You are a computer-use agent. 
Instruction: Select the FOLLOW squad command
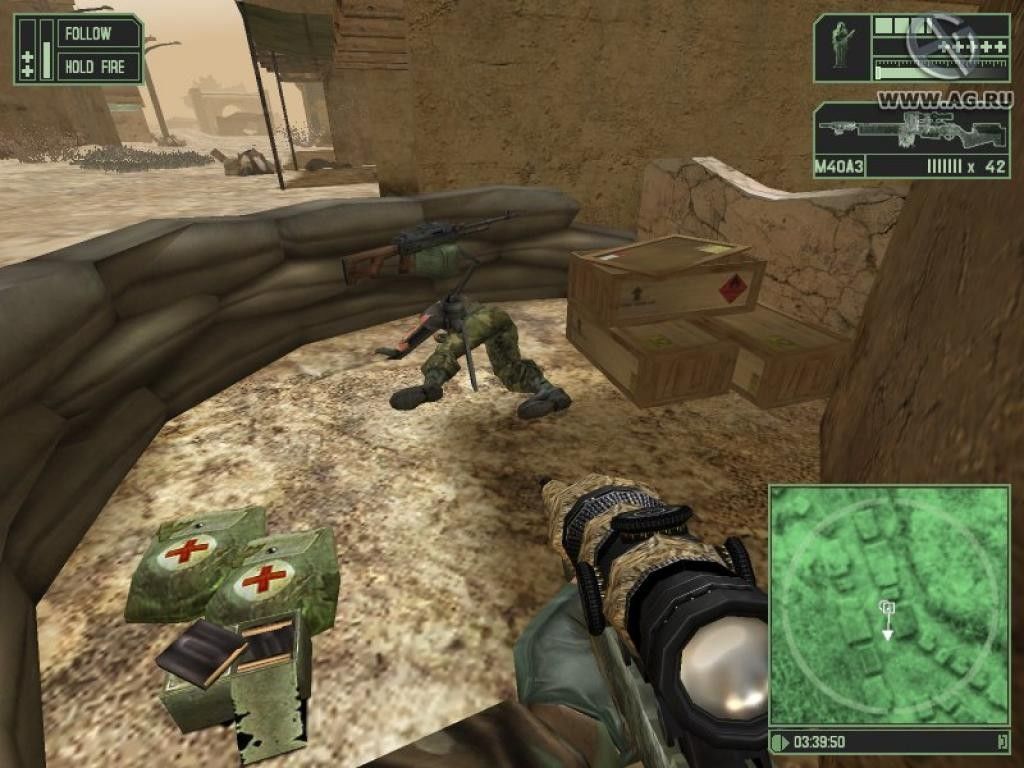89,34
